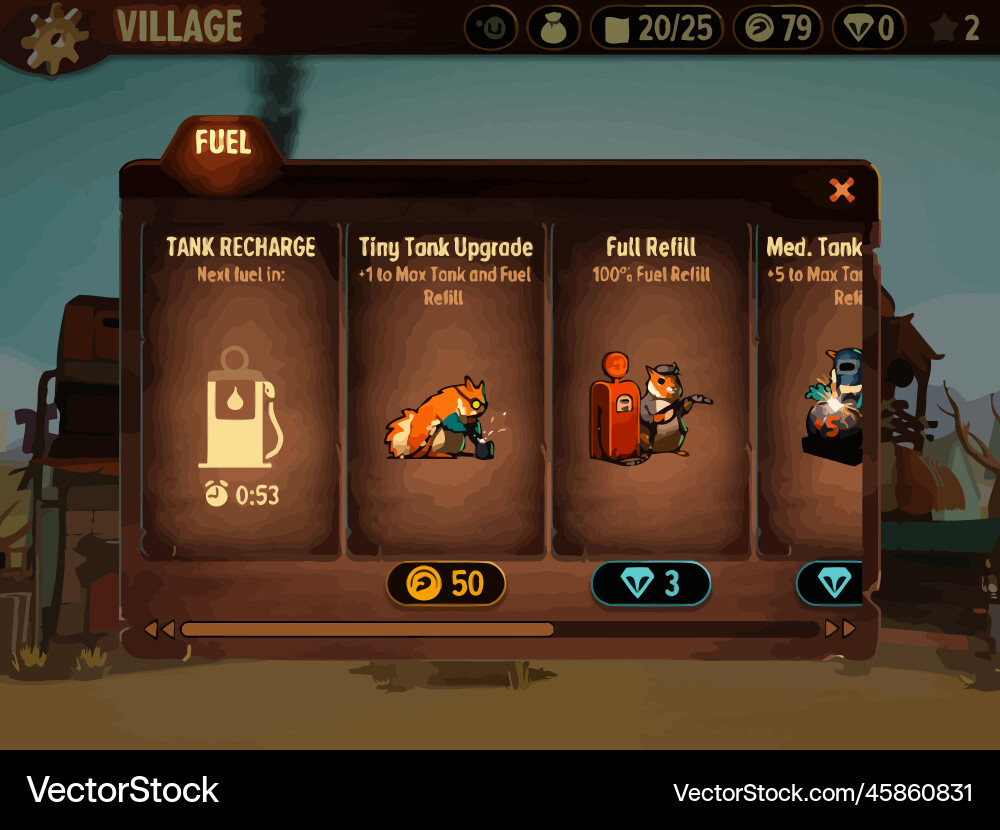The height and width of the screenshot is (830, 1000).
Task: Choose the Med. Tank upgrade card
Action: pyautogui.click(x=812, y=390)
